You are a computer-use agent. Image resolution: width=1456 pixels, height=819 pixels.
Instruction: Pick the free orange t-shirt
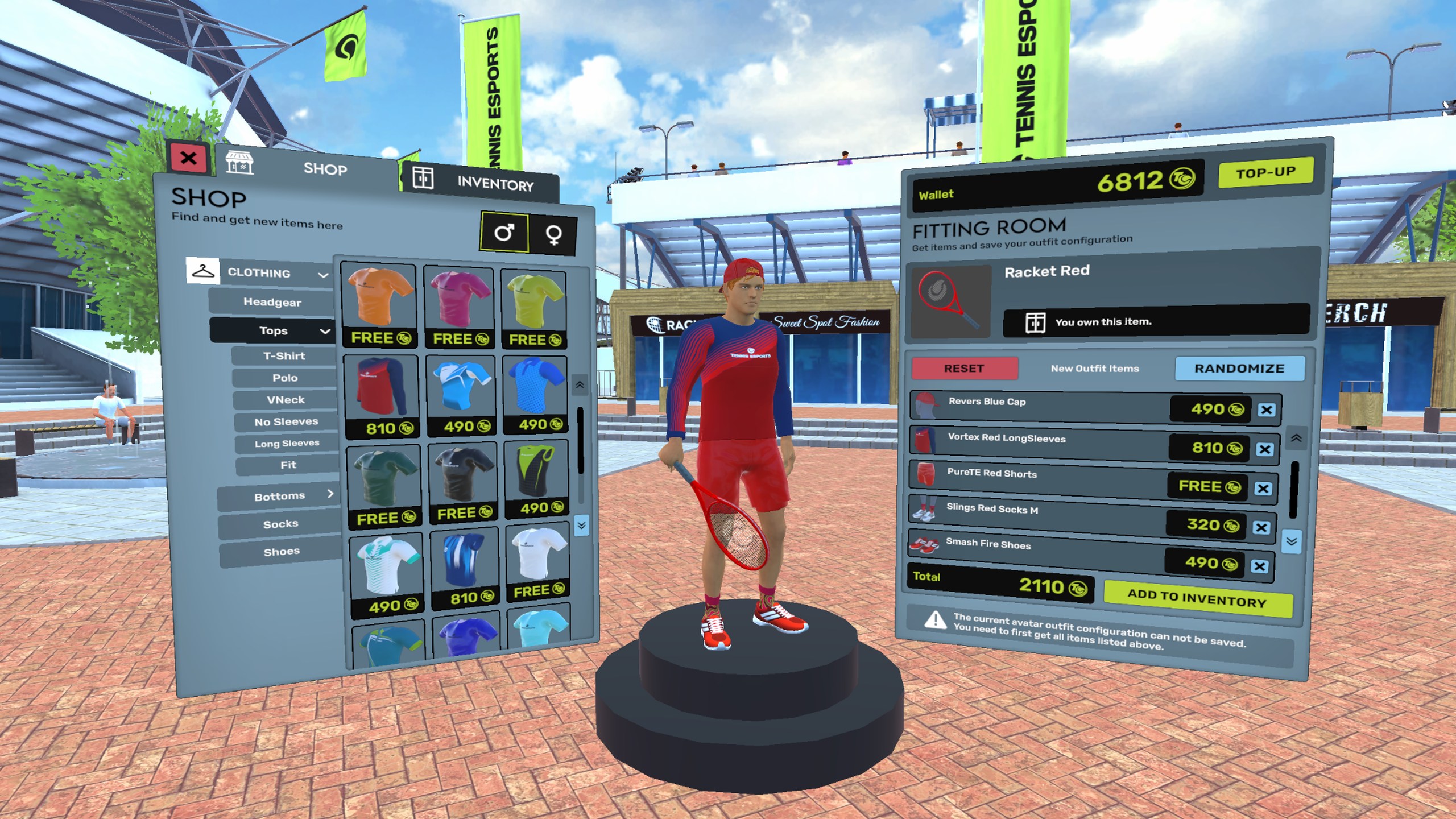pos(379,305)
